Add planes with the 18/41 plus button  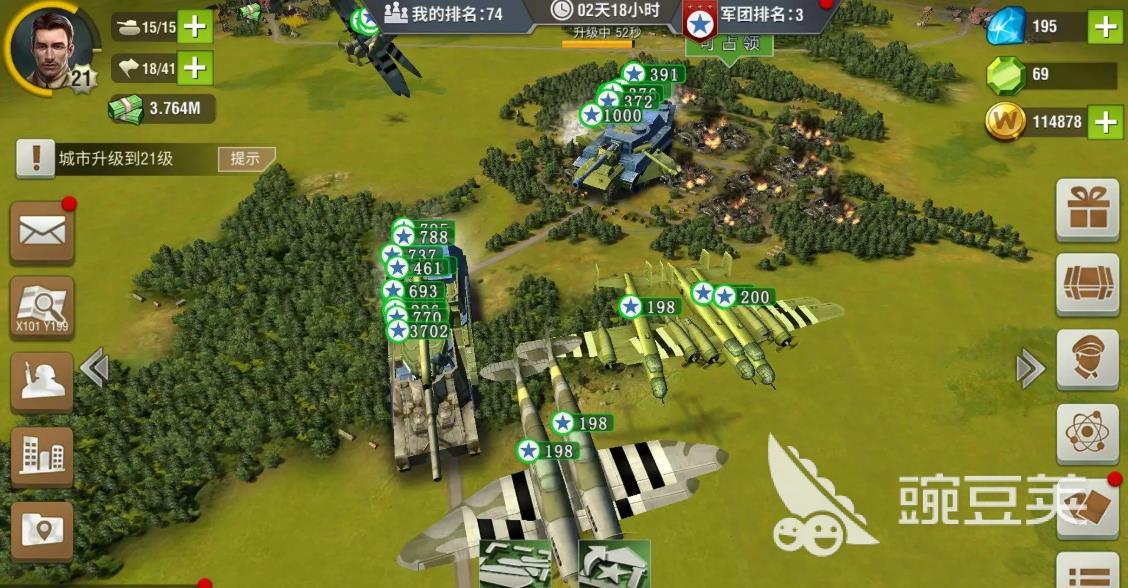pos(194,67)
